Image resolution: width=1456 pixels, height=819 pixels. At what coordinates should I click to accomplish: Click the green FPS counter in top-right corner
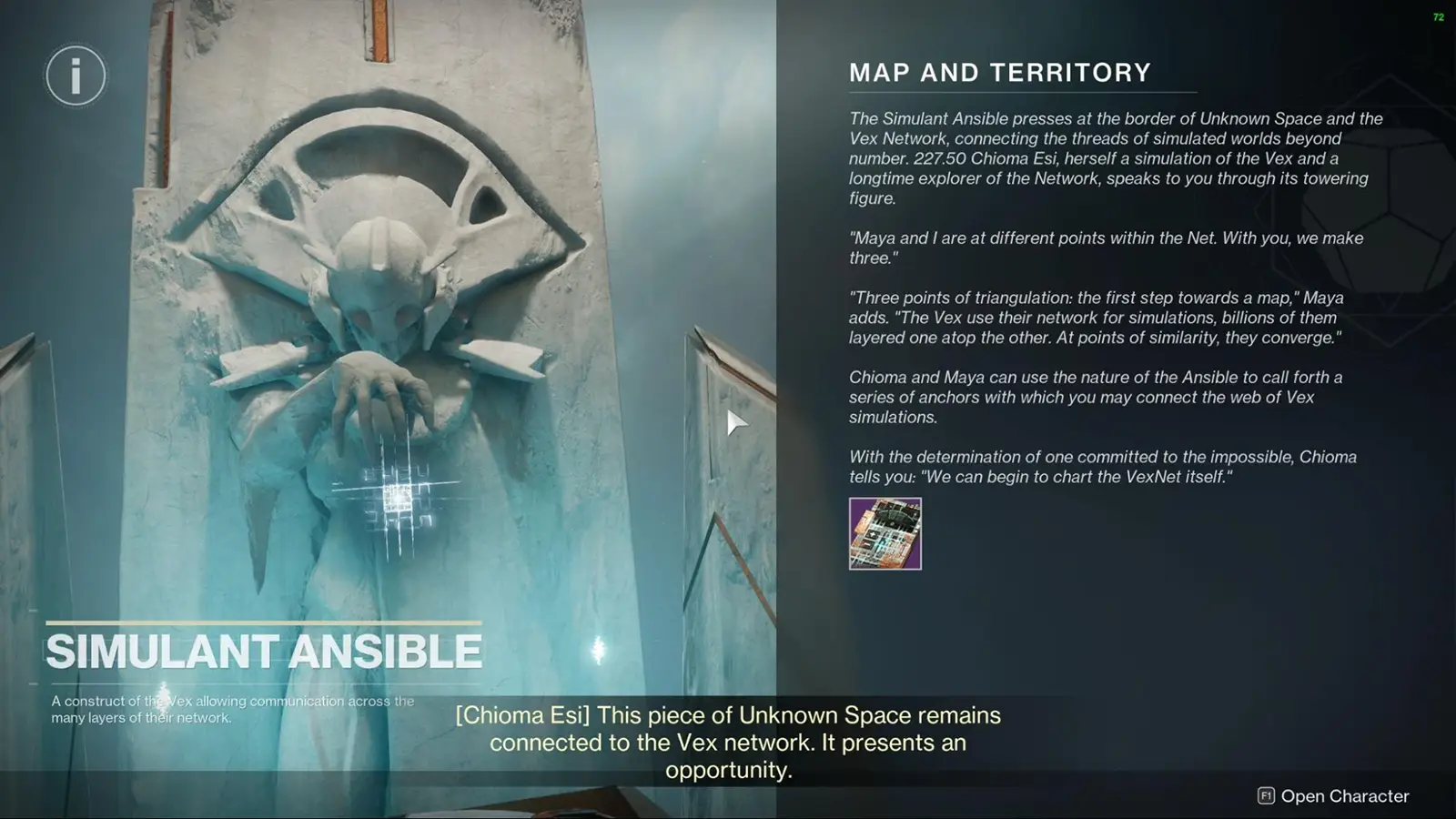pyautogui.click(x=1441, y=15)
